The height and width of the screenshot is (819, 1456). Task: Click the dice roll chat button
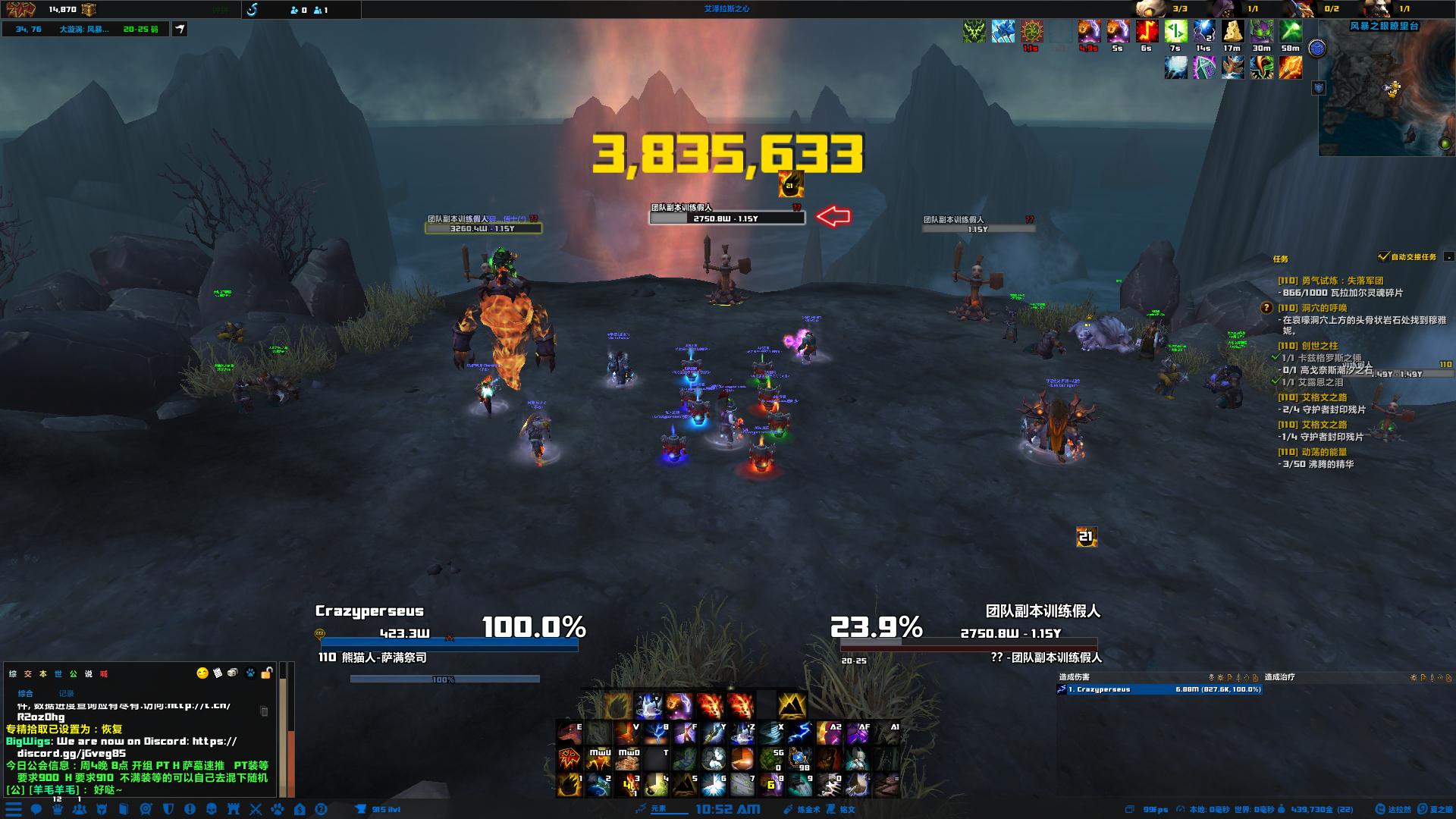pyautogui.click(x=233, y=673)
